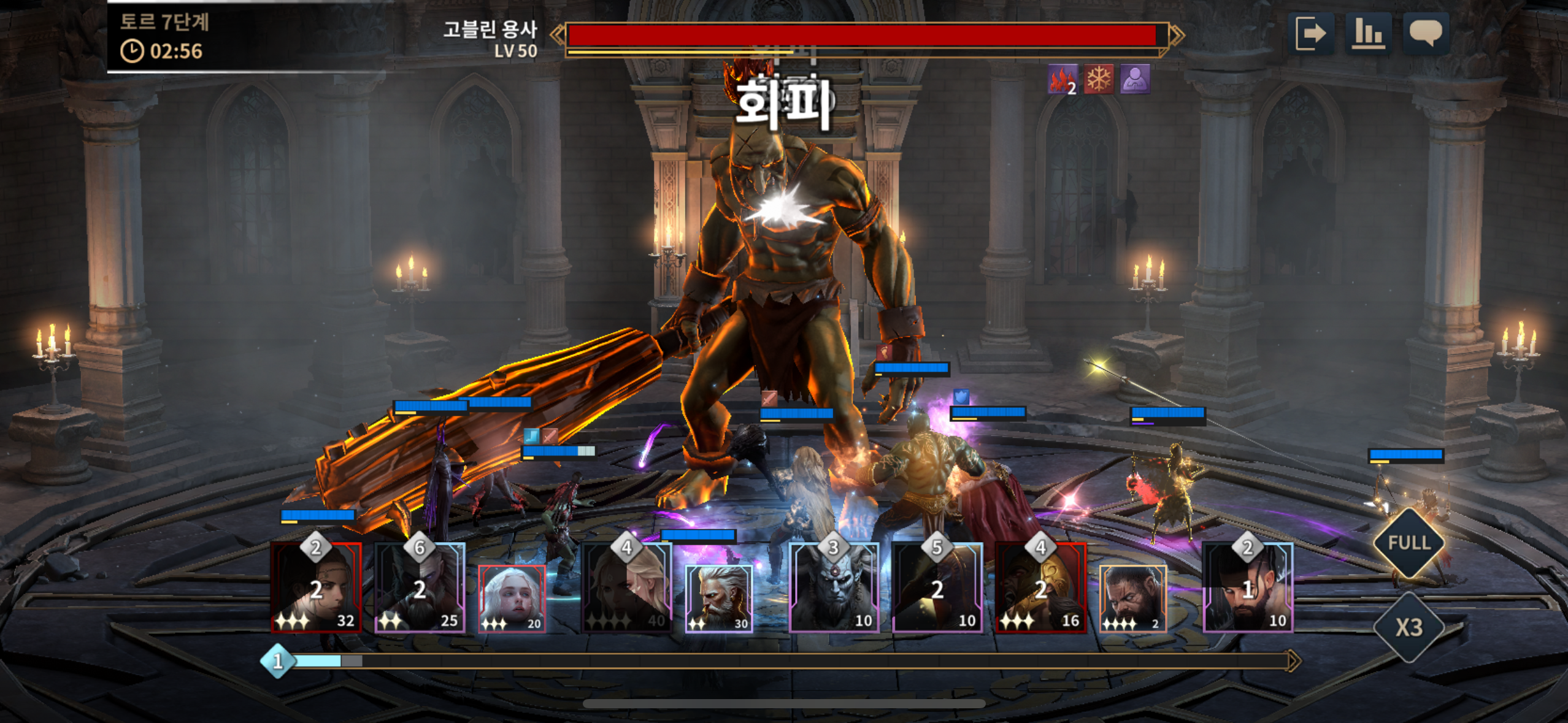
Task: Choose the blonde woman skill card
Action: coord(626,587)
